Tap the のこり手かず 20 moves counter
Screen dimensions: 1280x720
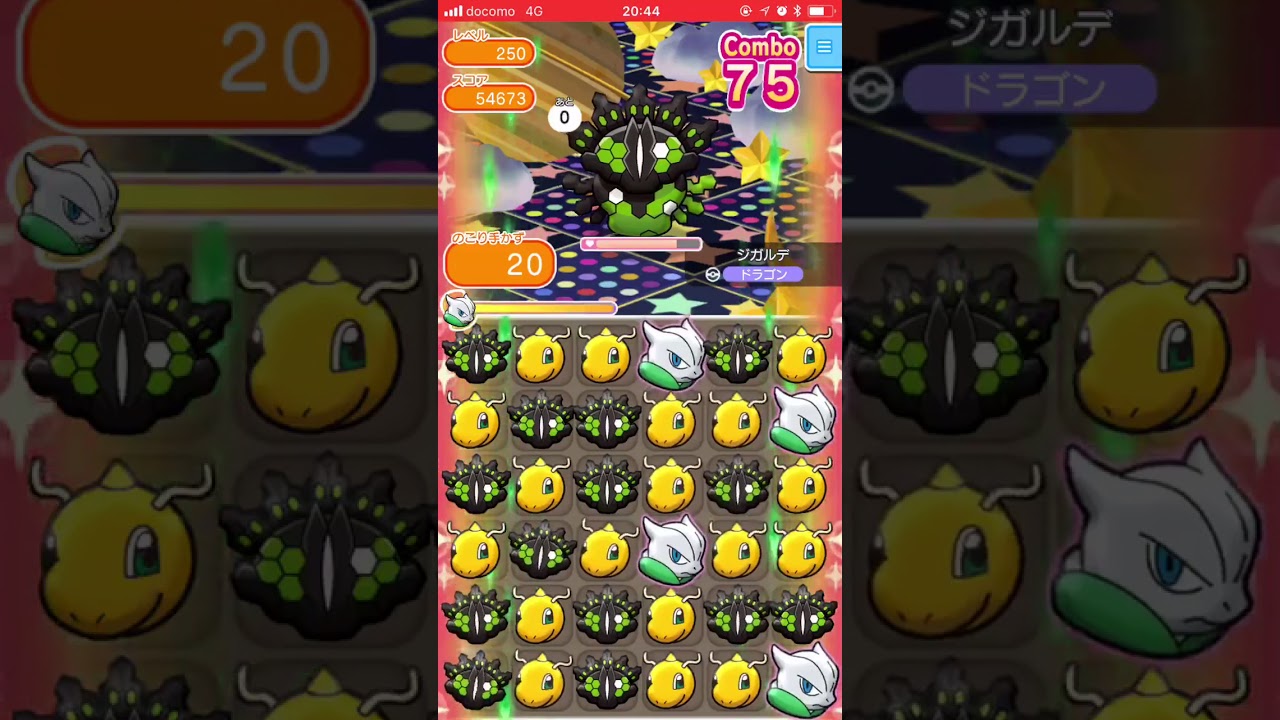click(x=499, y=265)
